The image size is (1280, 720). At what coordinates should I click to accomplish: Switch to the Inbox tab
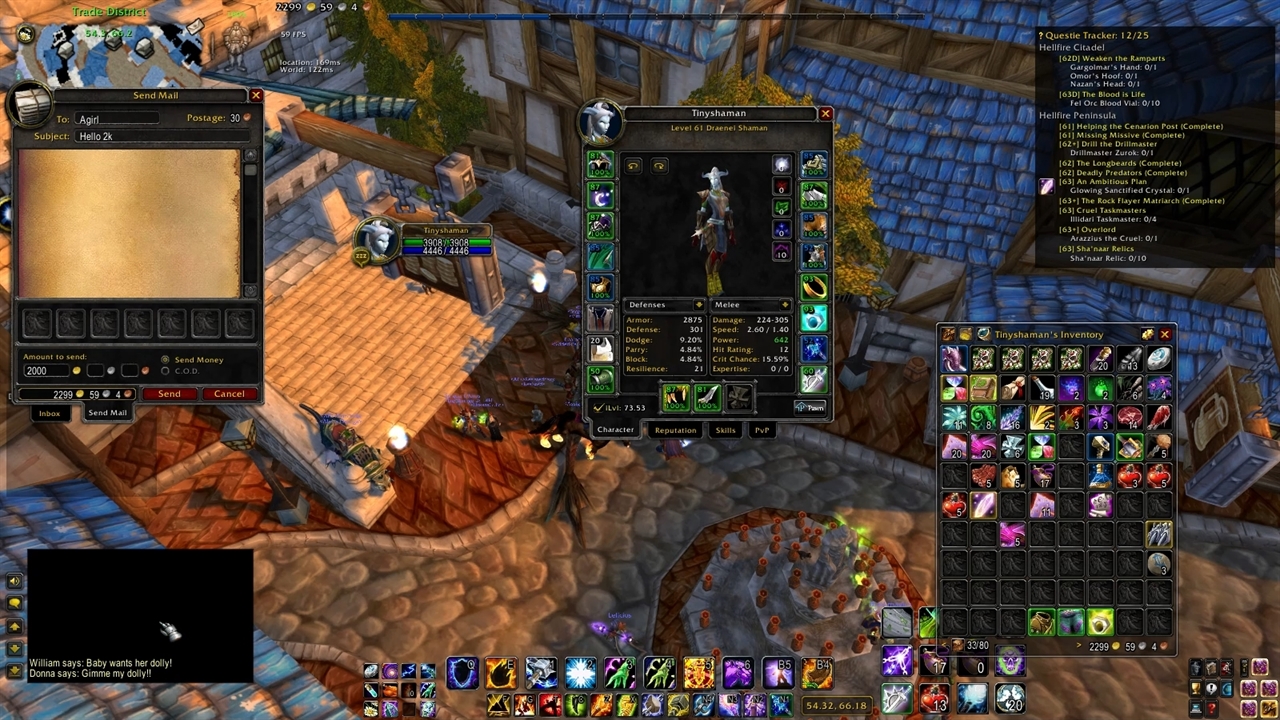click(49, 413)
